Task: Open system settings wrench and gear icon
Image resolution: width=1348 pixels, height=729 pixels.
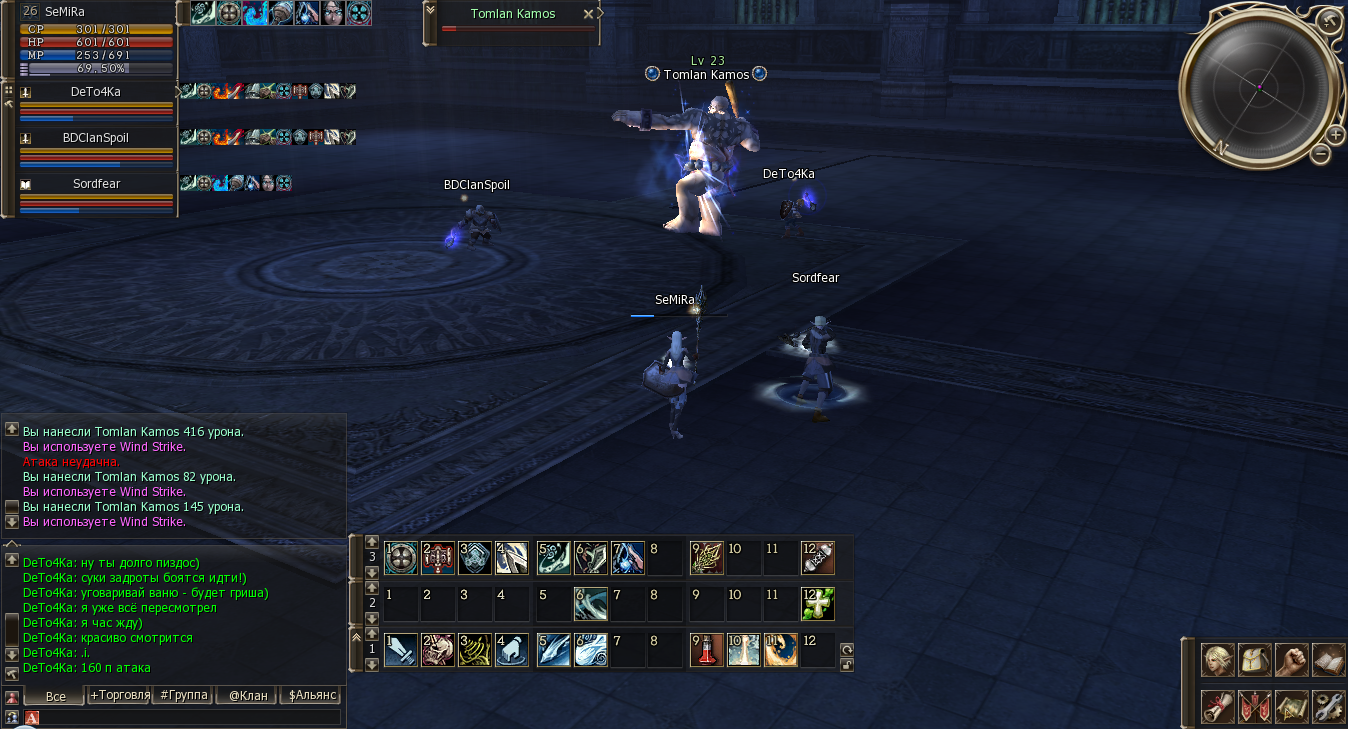Action: (1328, 705)
